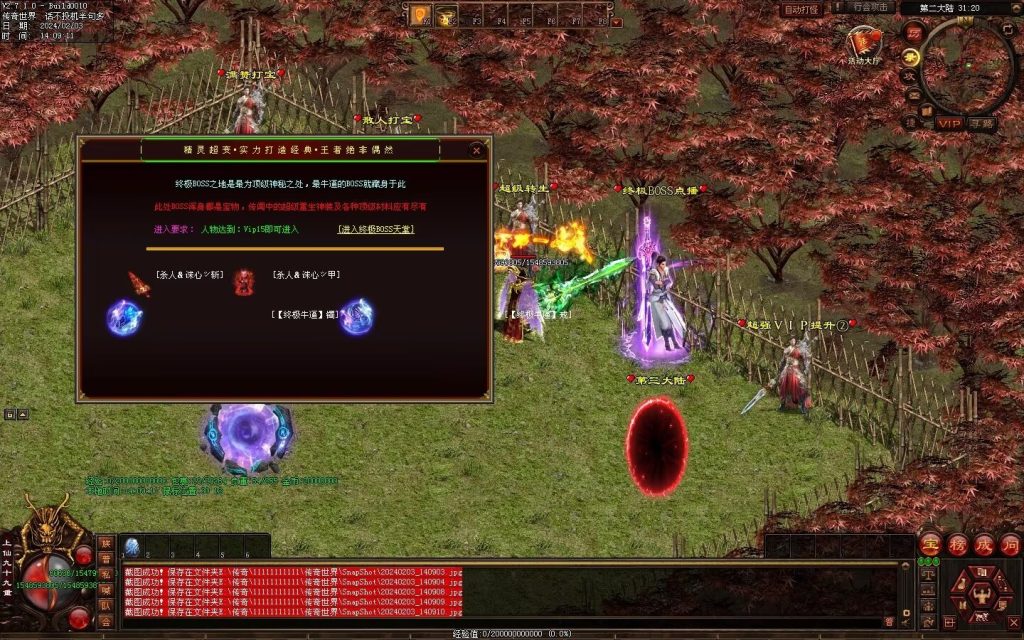Open the 问 help round button
The height and width of the screenshot is (640, 1024).
tap(1008, 543)
